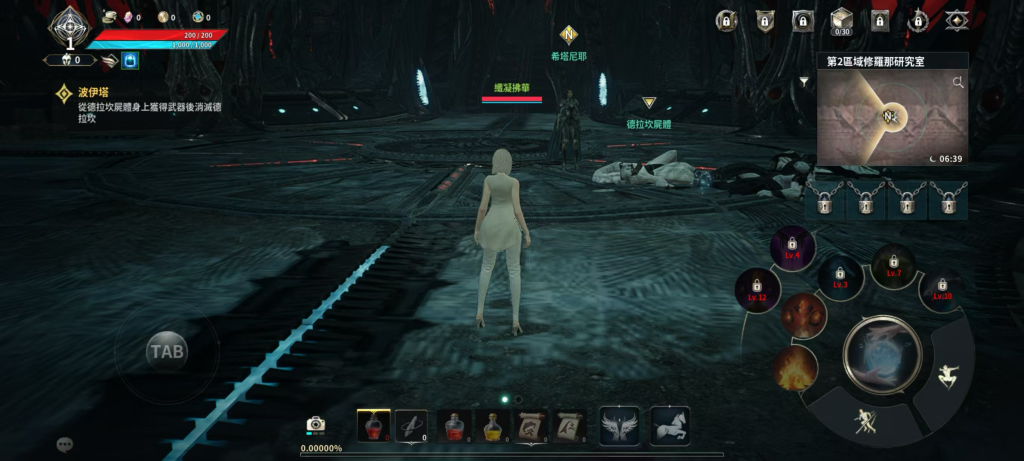This screenshot has height=461, width=1024.
Task: Open the chat speech bubble
Action: point(65,443)
